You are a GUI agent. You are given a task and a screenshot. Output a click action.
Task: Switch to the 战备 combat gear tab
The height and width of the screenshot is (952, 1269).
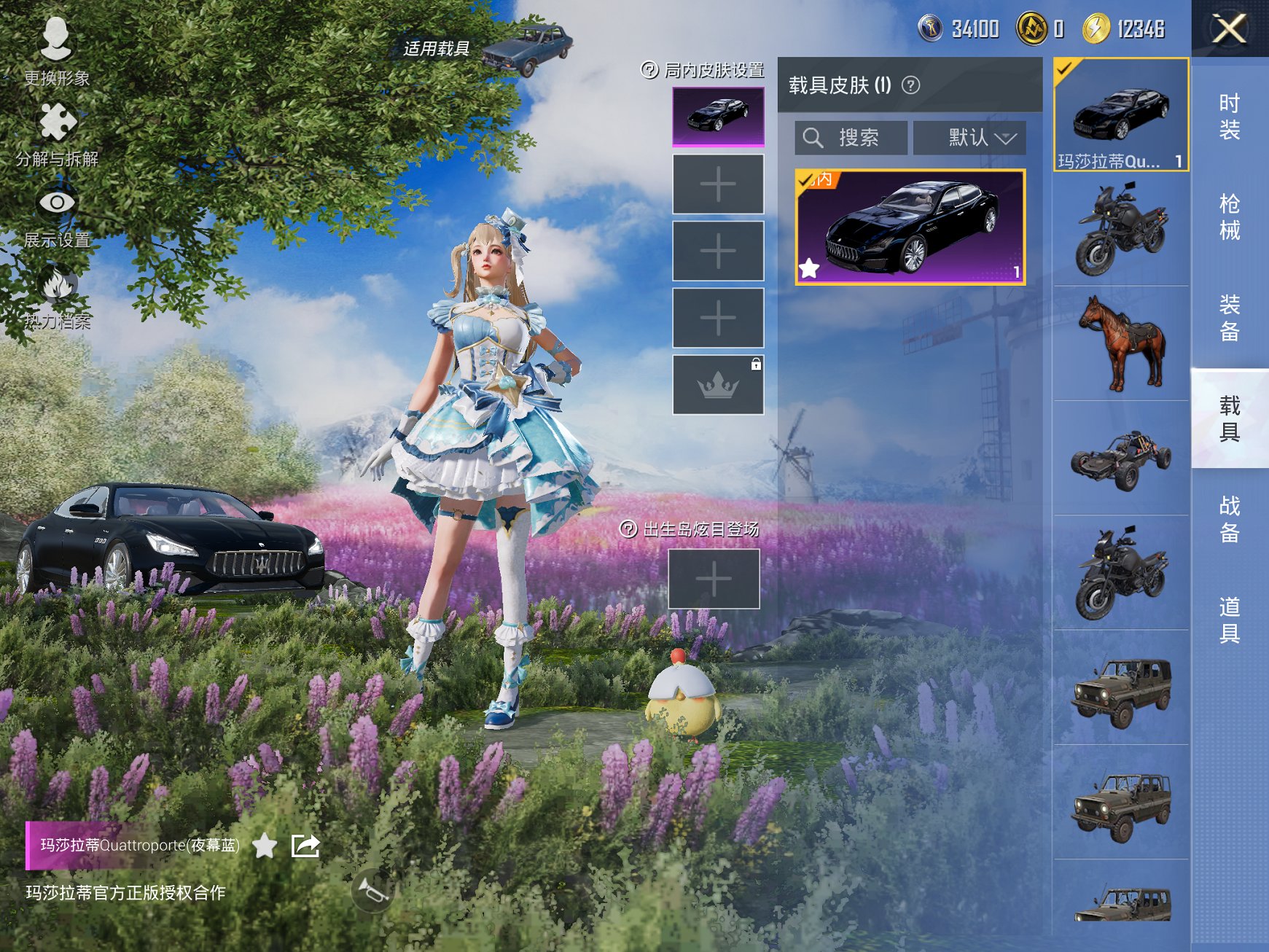point(1229,519)
